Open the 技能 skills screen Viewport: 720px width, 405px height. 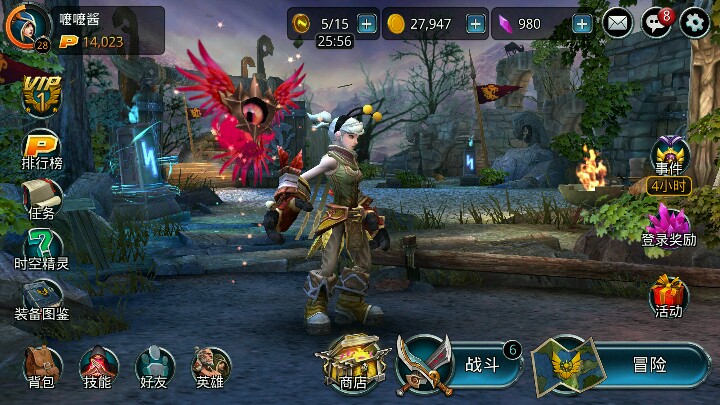click(x=98, y=367)
